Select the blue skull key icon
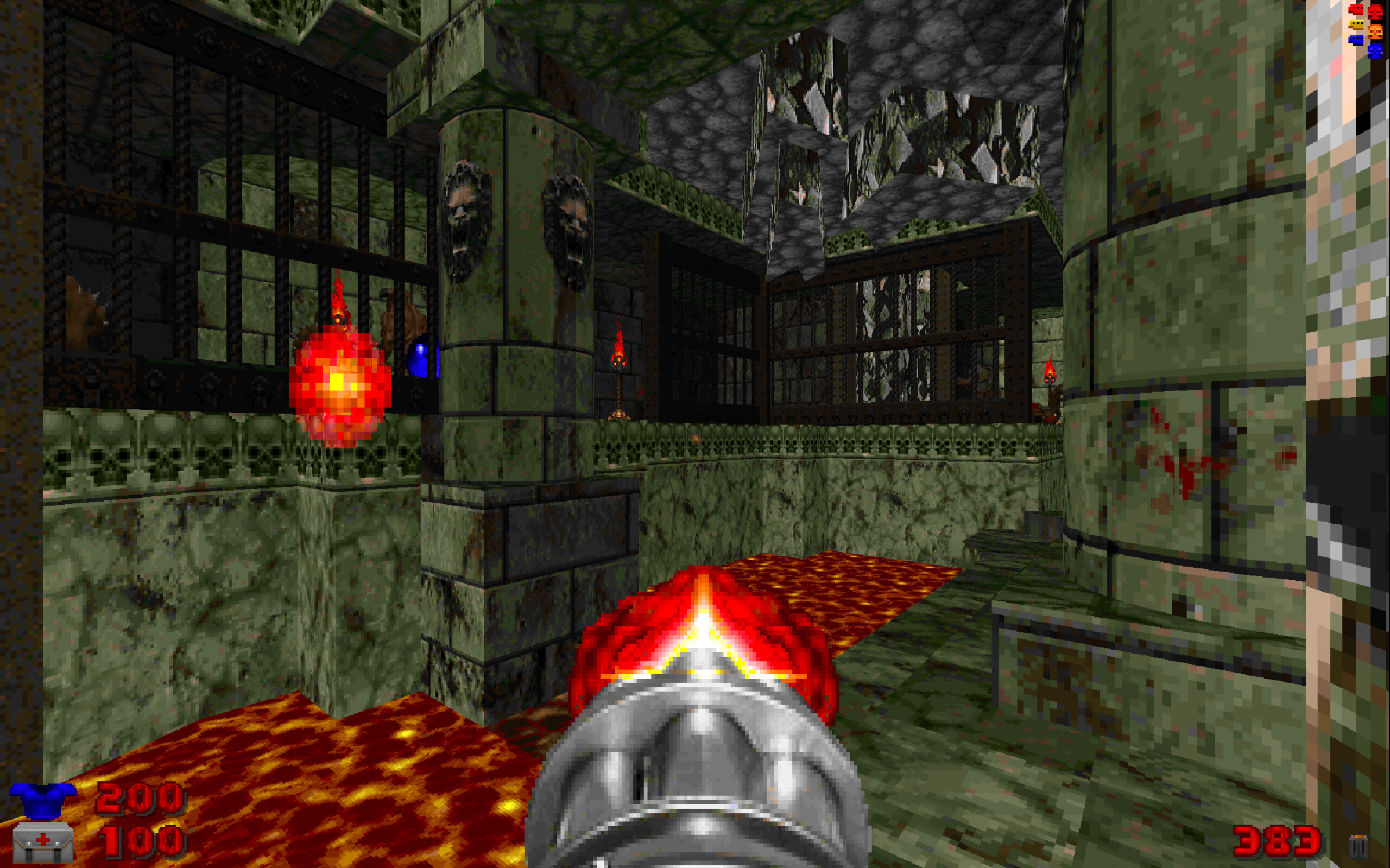 point(1376,51)
